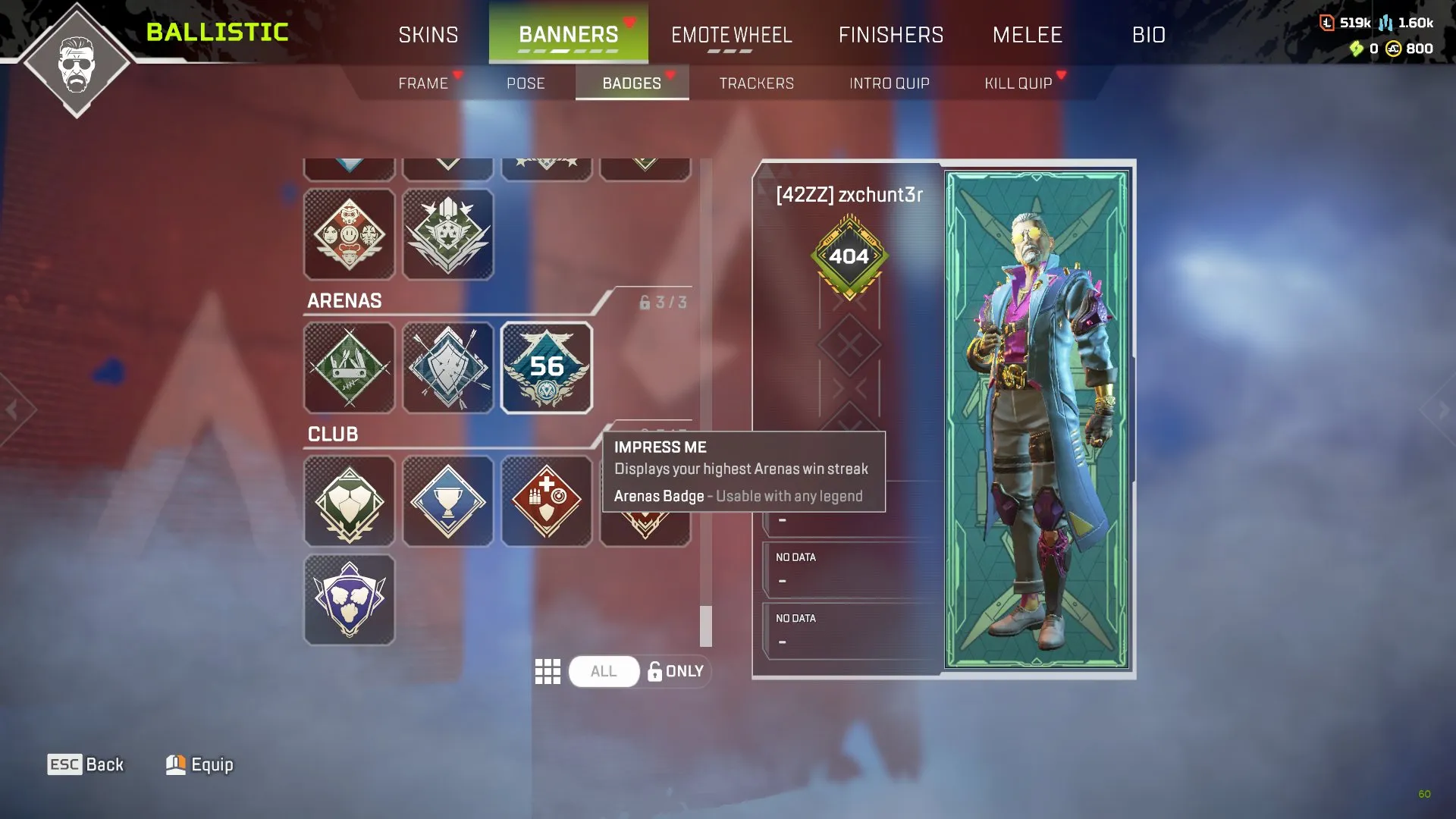The width and height of the screenshot is (1456, 819).
Task: Select the purple Club badge on bottom row
Action: 350,599
